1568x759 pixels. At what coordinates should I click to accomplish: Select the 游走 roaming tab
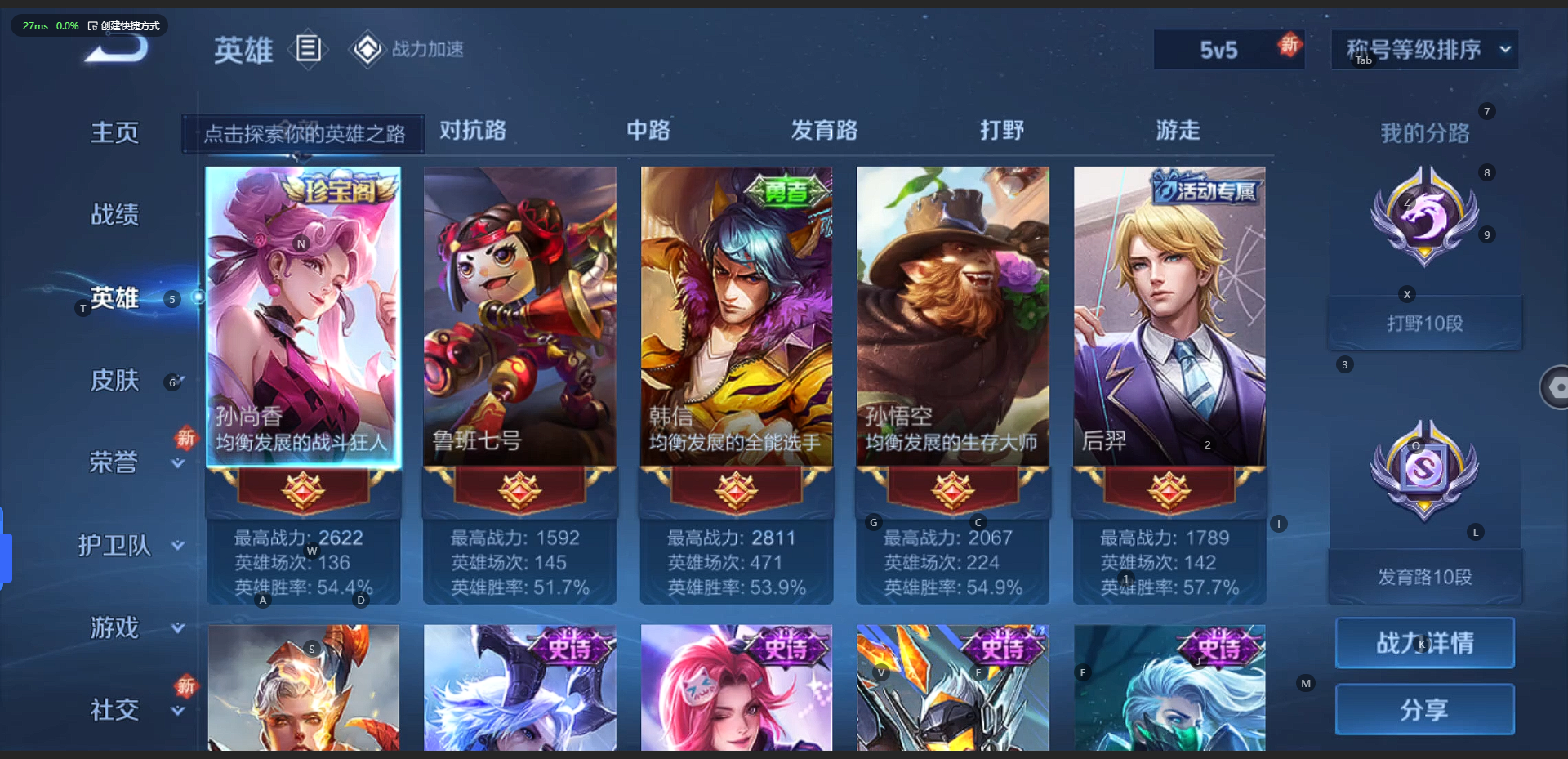pos(1178,131)
